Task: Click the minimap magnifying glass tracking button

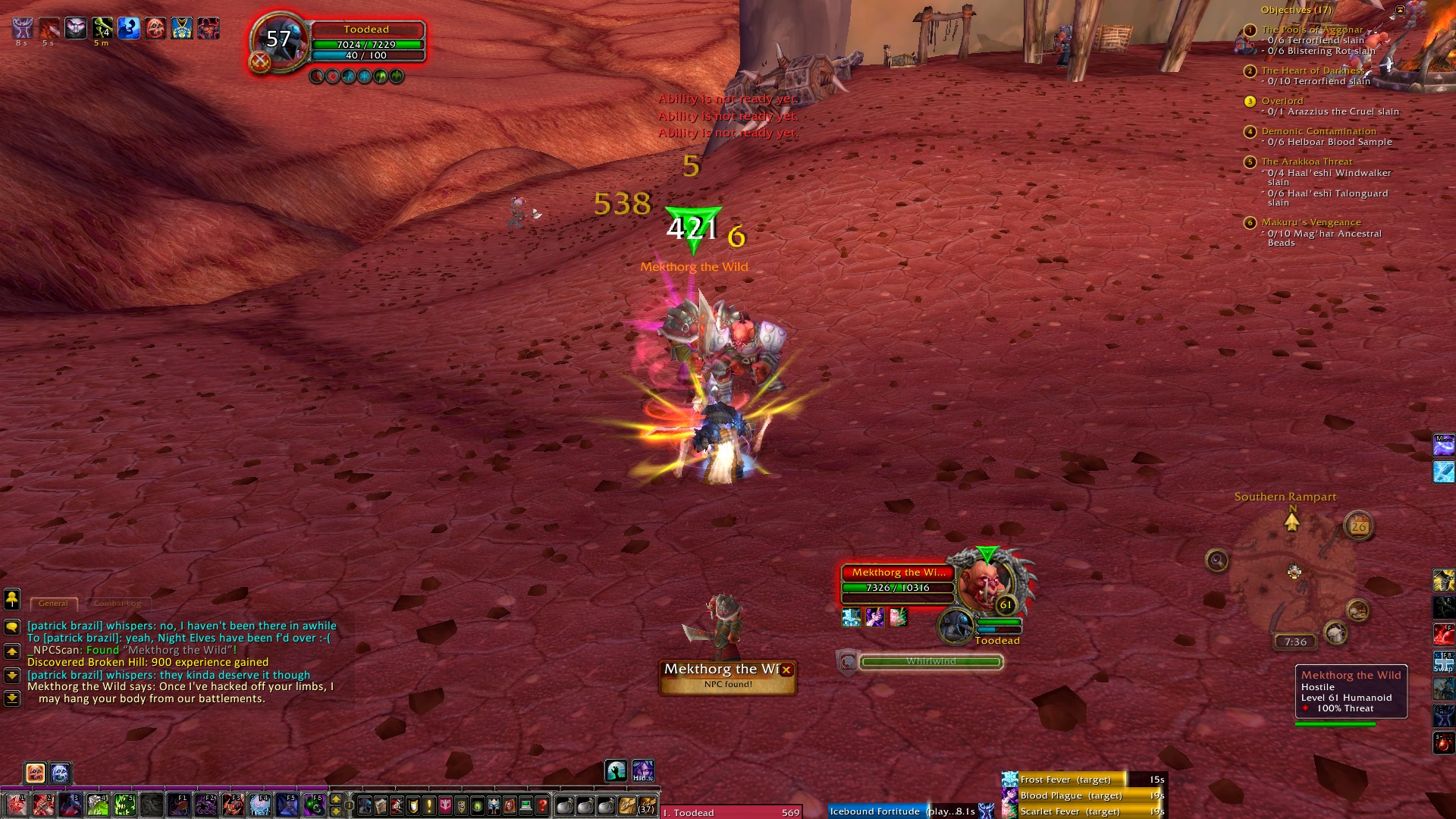Action: pos(1216,560)
